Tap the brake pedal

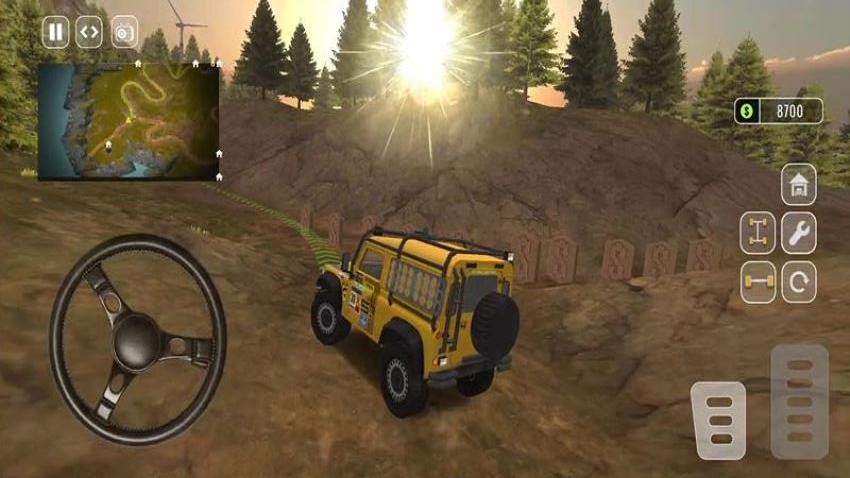click(x=718, y=420)
